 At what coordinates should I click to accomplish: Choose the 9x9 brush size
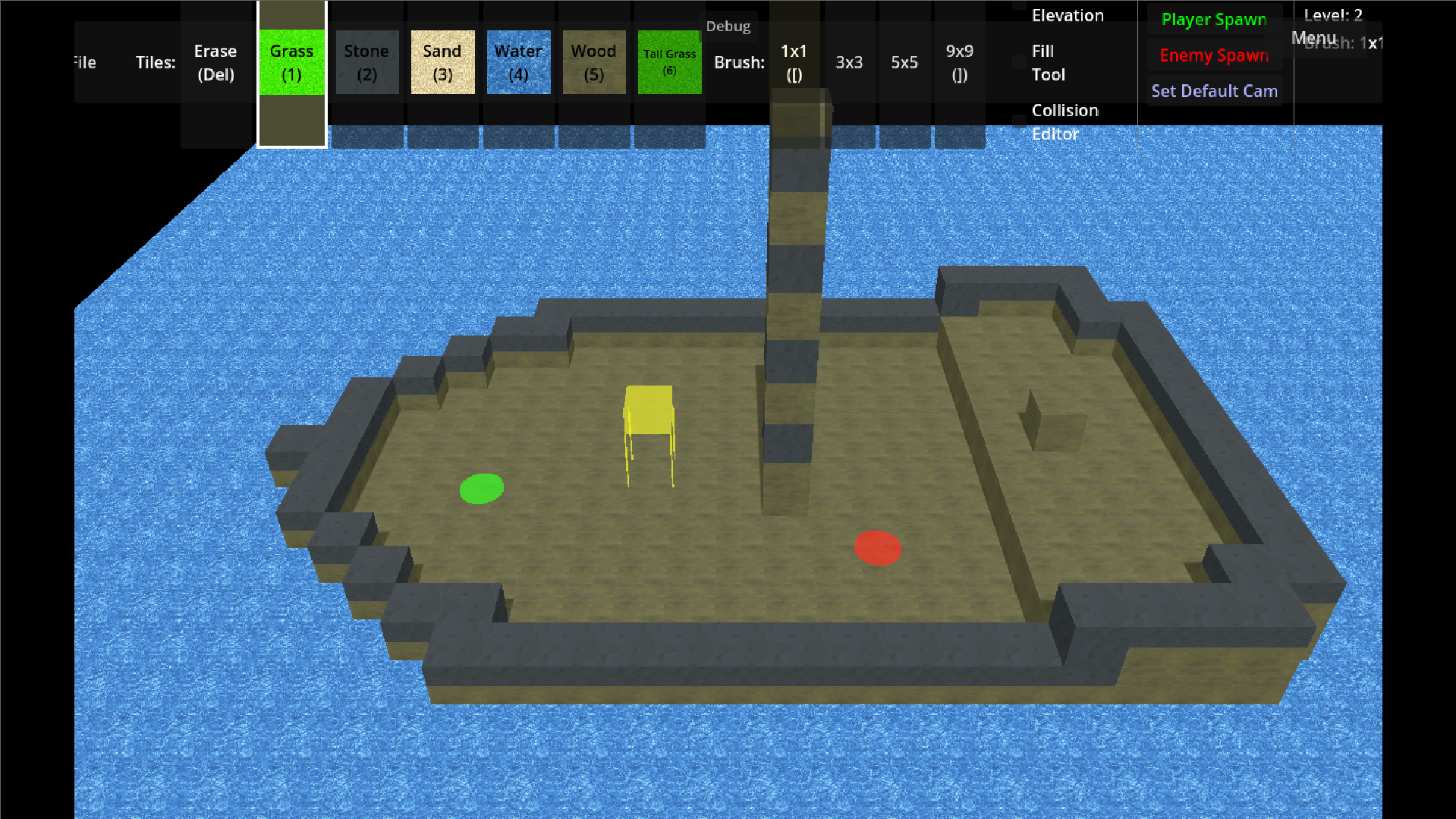(959, 62)
